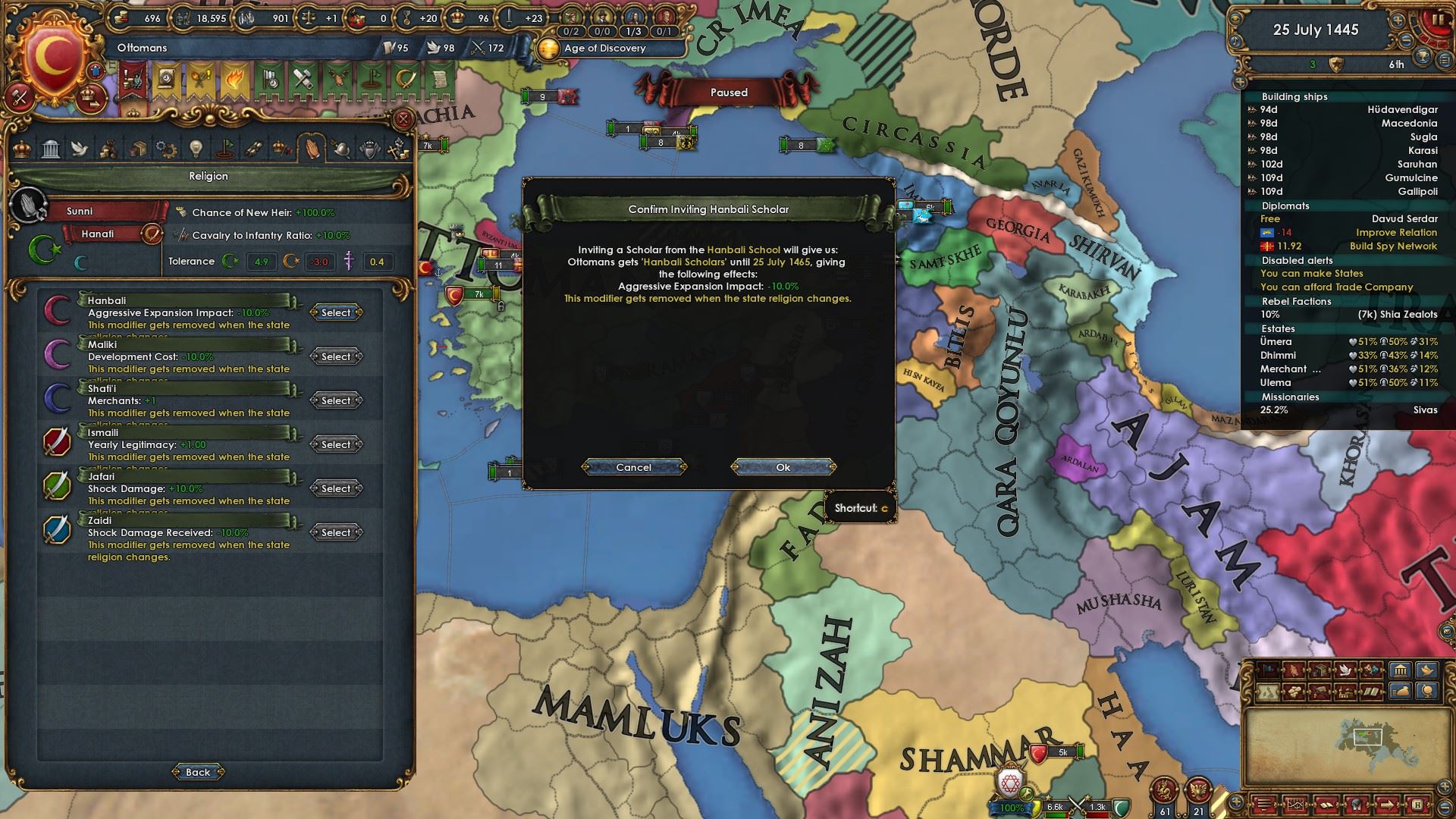The width and height of the screenshot is (1456, 819).
Task: Select the Shia Zealots rebel faction row
Action: coord(1348,315)
